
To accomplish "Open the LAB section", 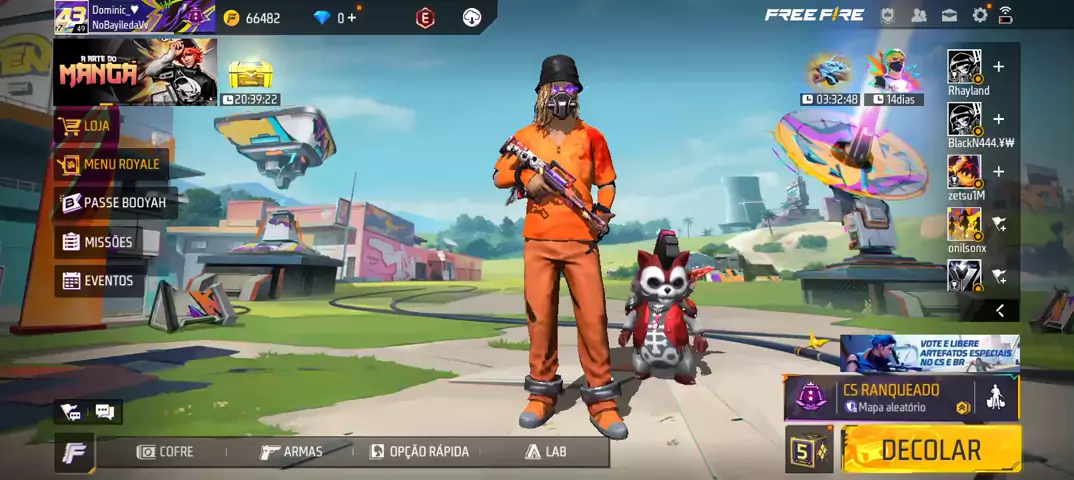I will [546, 452].
